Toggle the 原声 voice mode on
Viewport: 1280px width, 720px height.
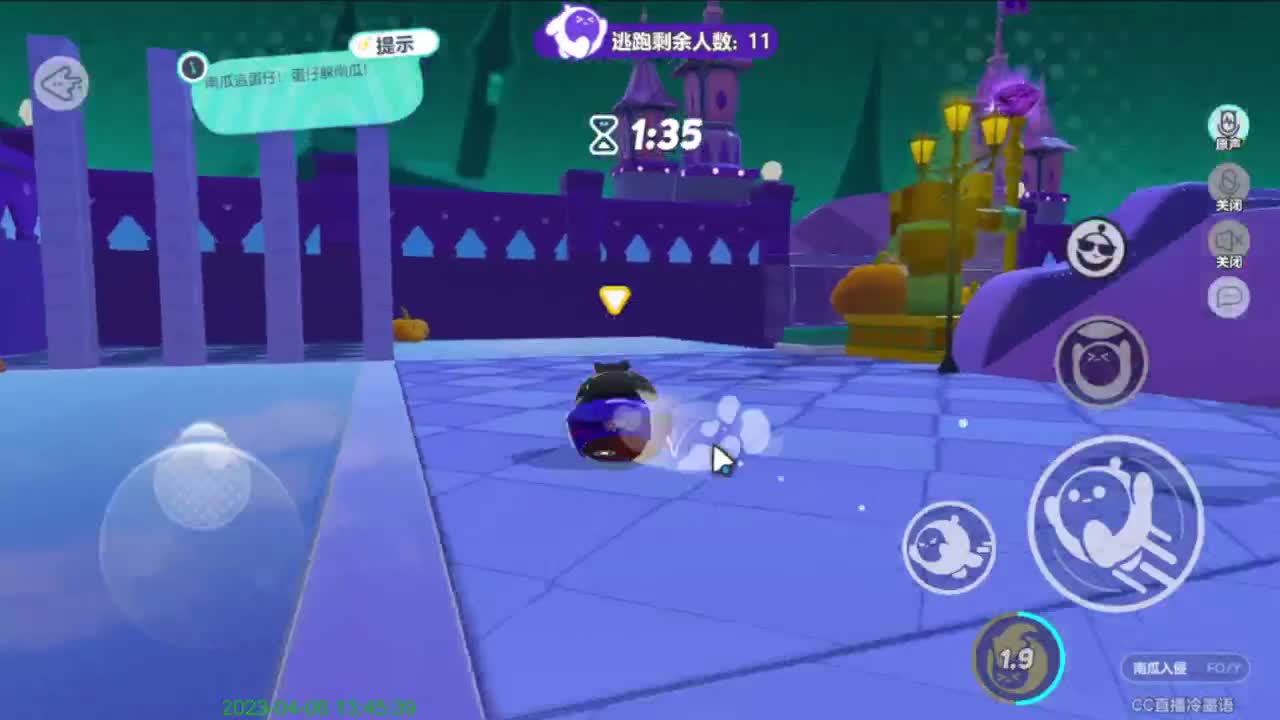pyautogui.click(x=1227, y=124)
